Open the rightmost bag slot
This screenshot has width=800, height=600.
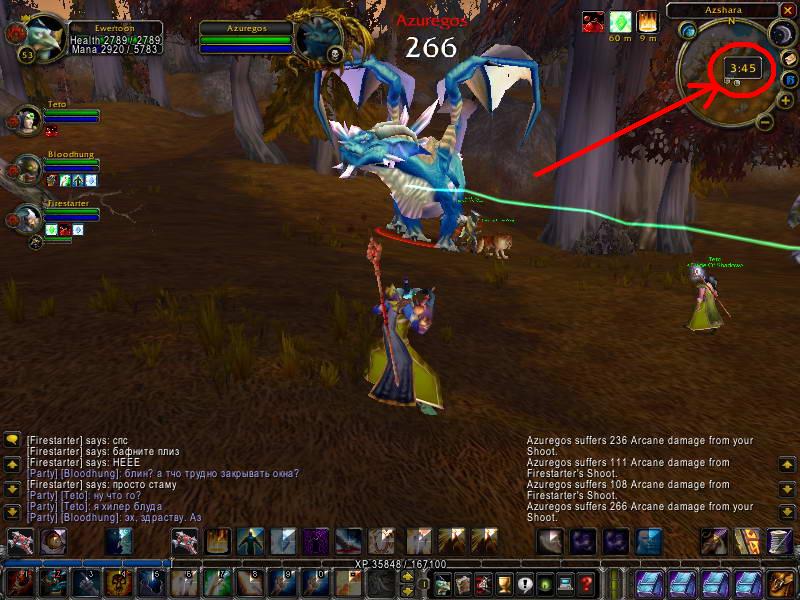point(781,583)
